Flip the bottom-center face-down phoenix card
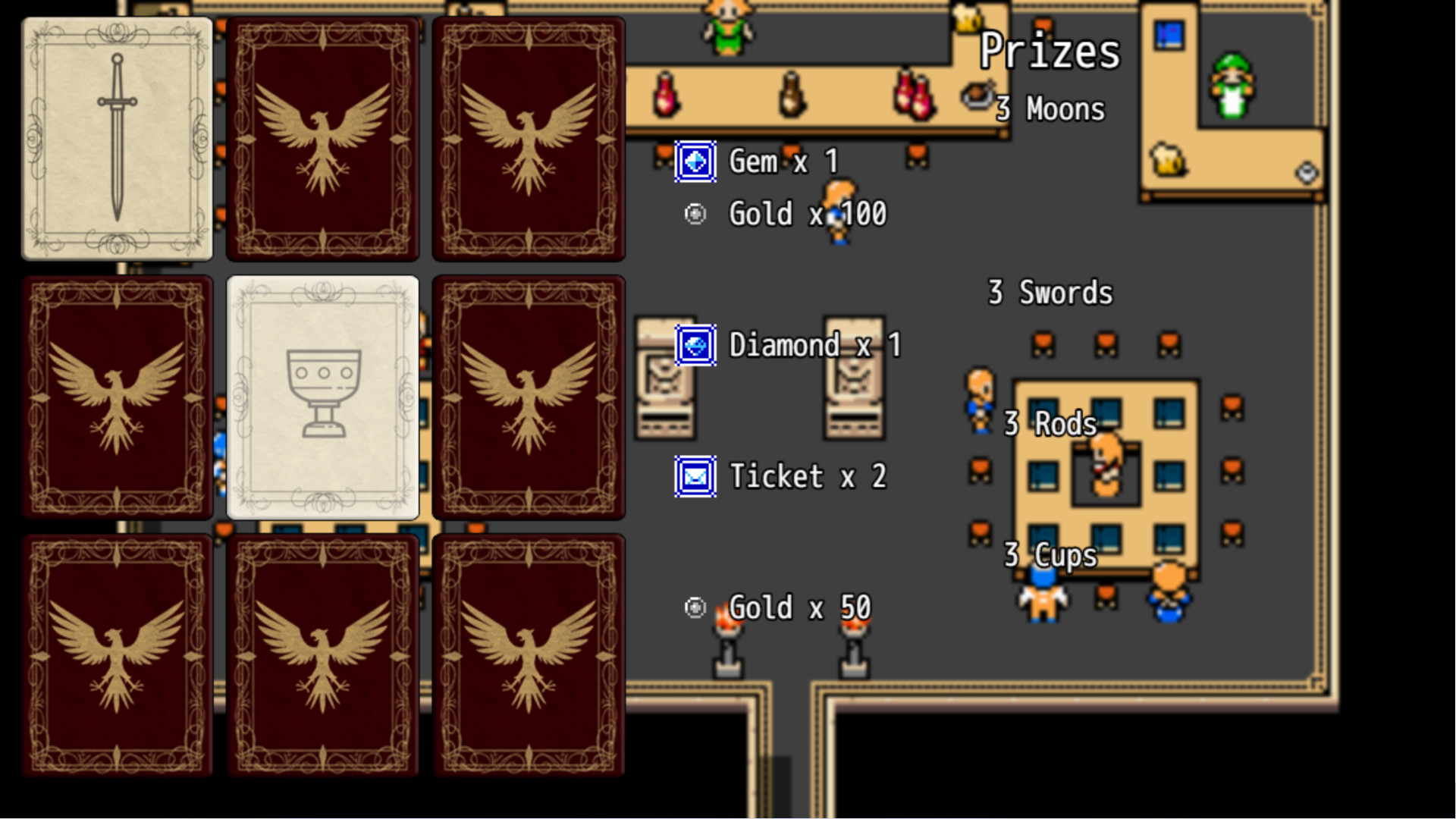This screenshot has width=1456, height=819. (323, 656)
